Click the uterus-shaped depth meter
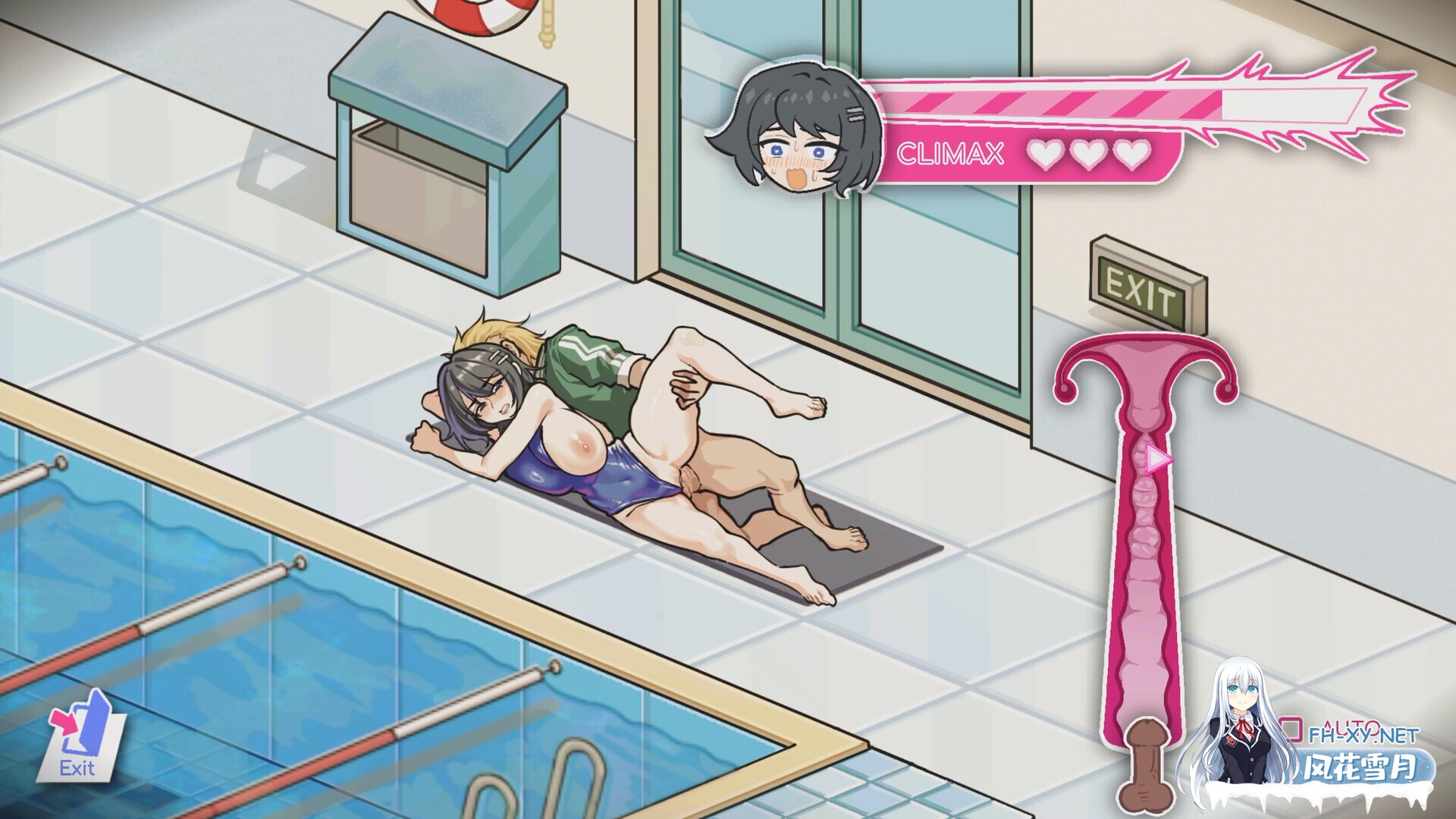1456x819 pixels. (1145, 531)
